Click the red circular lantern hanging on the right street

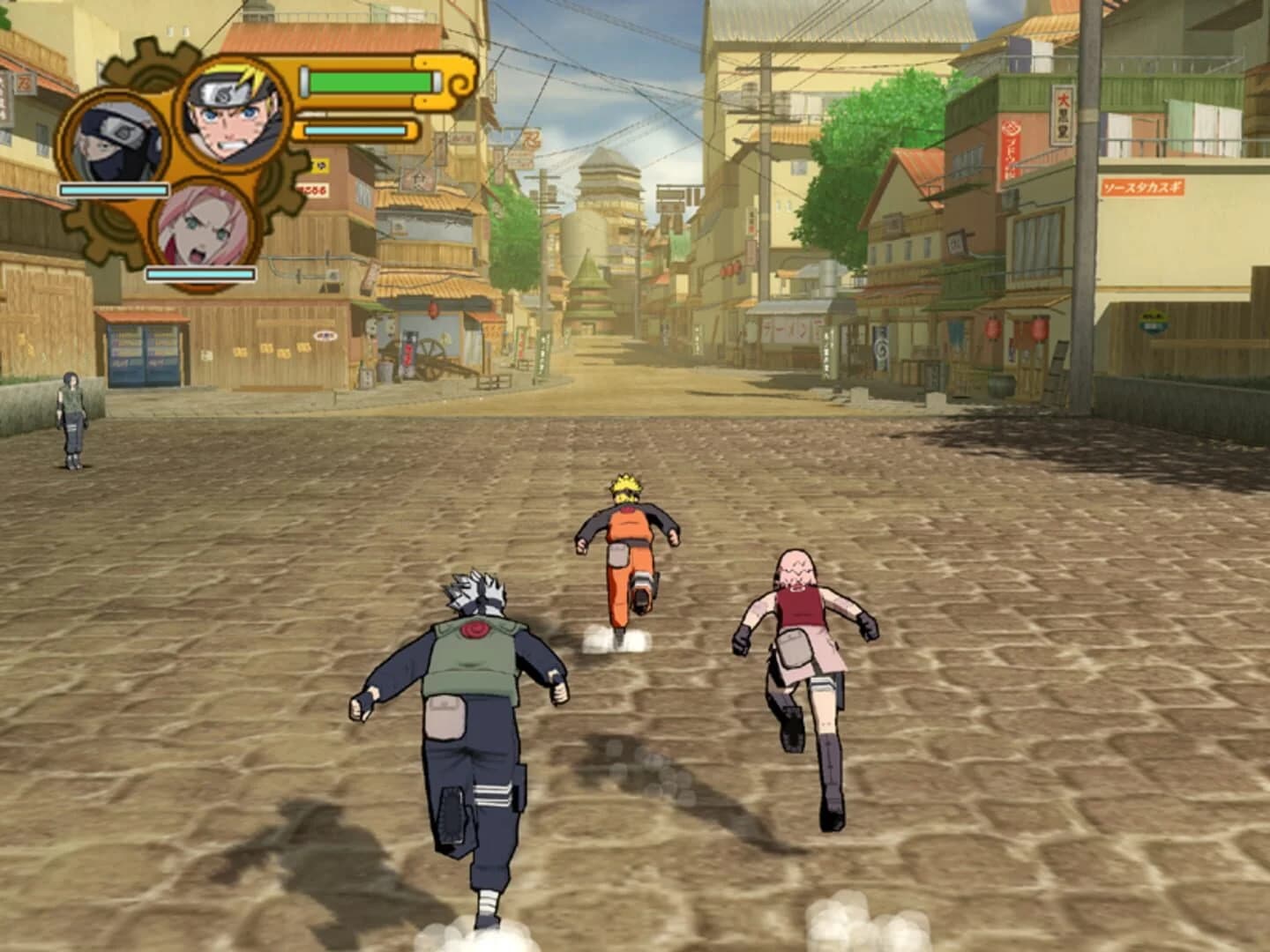coord(1038,329)
